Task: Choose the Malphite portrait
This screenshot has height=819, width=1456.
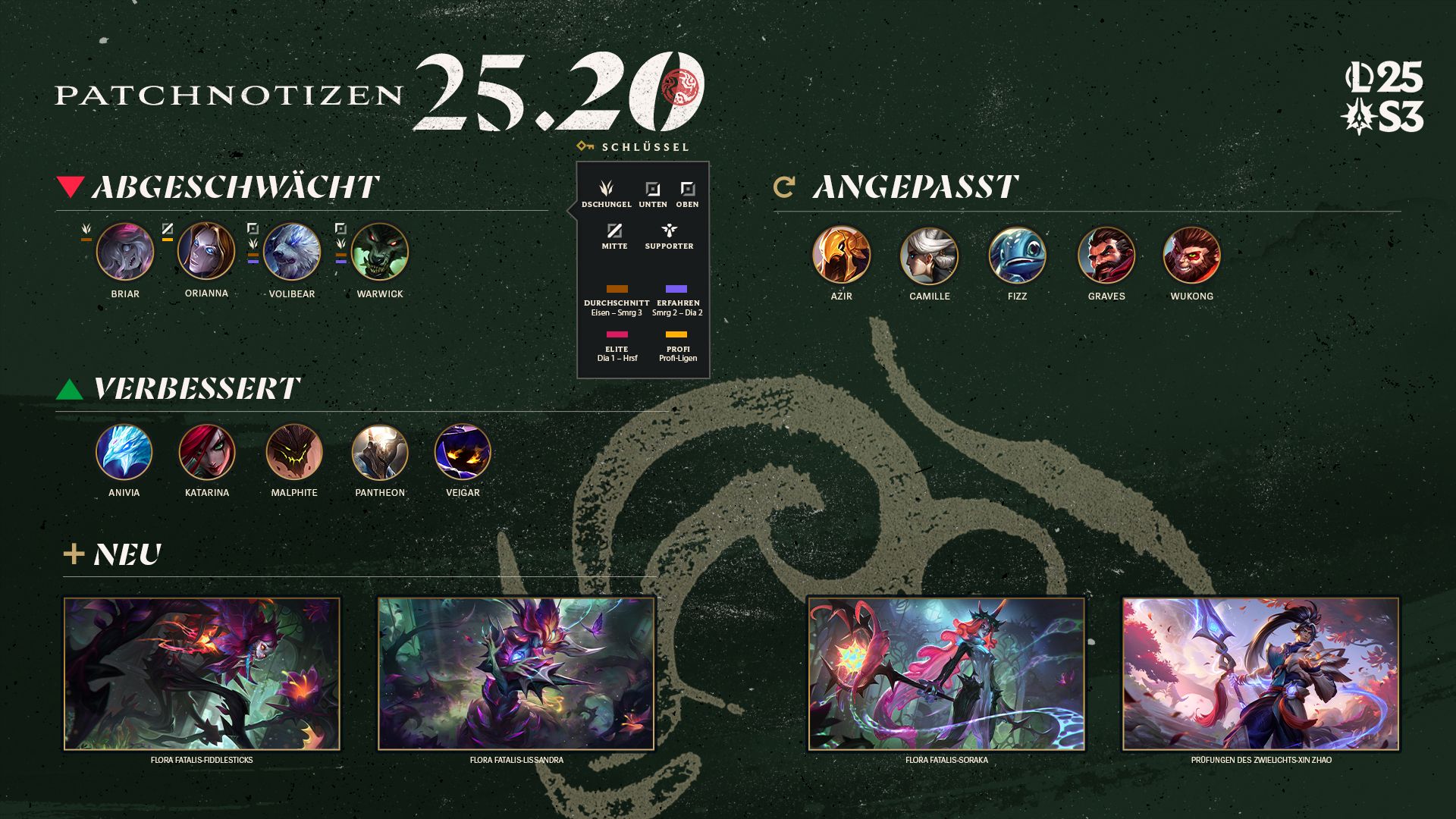Action: click(294, 453)
